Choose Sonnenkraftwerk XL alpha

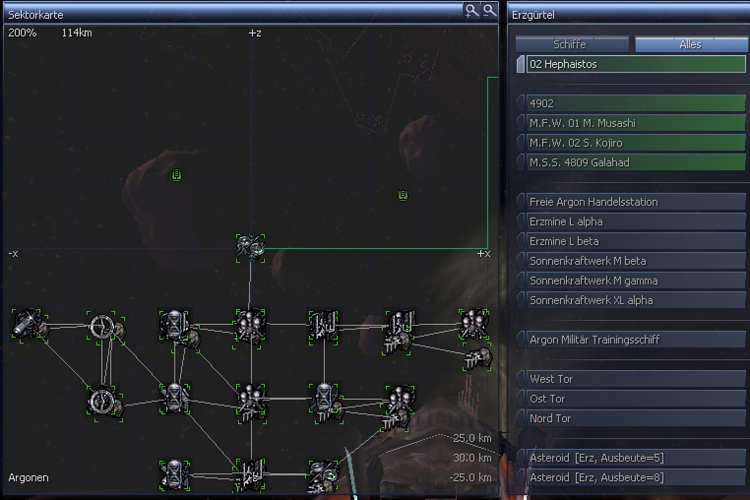(635, 300)
